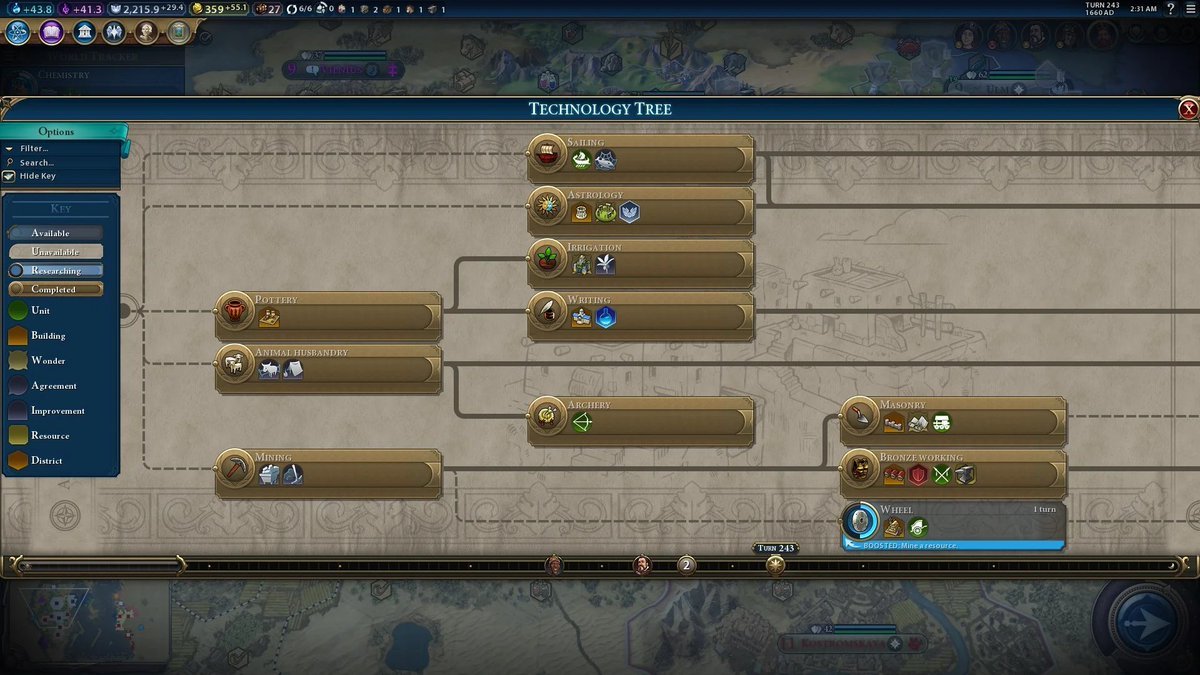
Task: Choose the Archery technology
Action: point(640,421)
